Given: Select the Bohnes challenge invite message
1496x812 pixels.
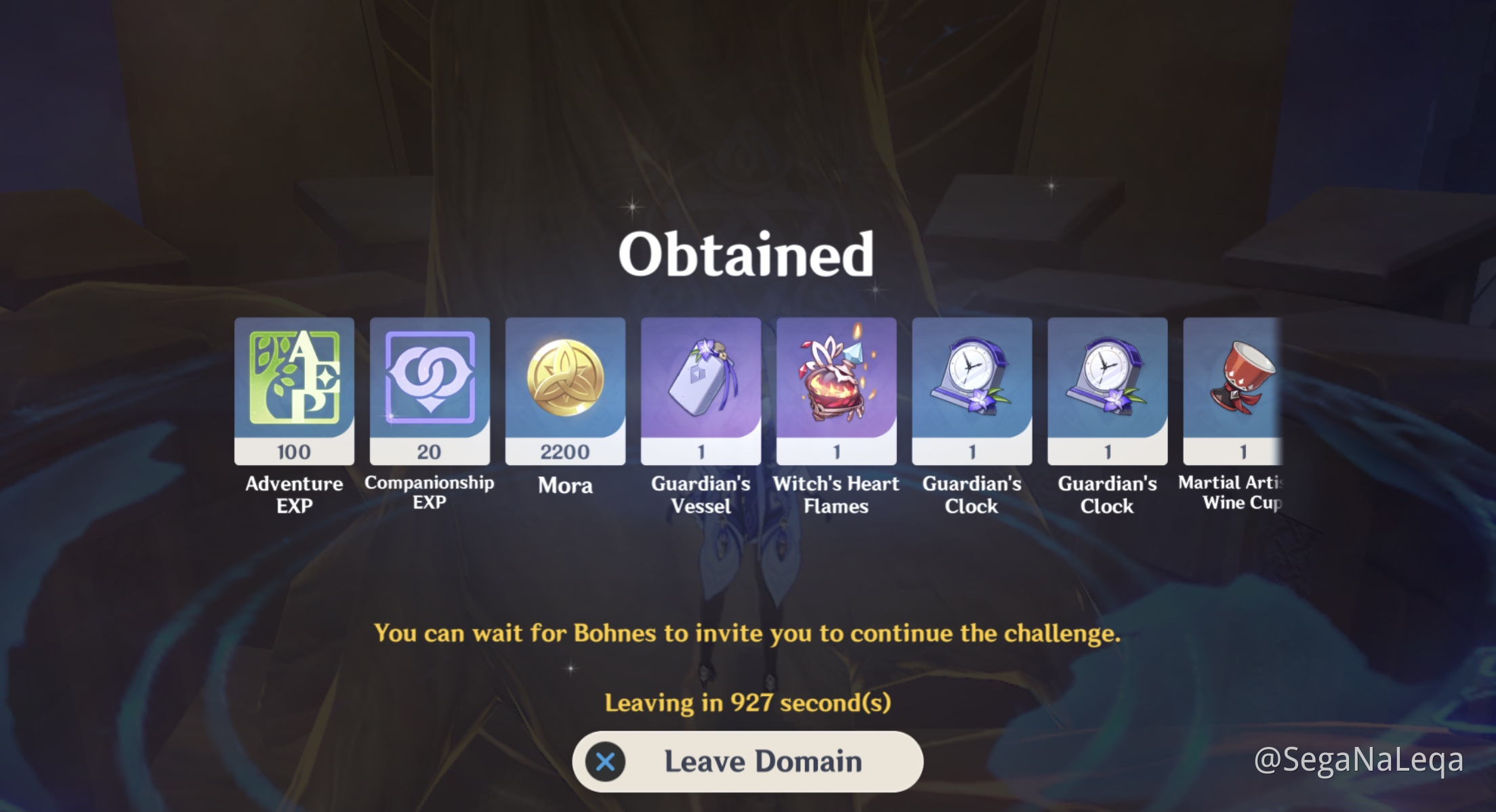Looking at the screenshot, I should [x=747, y=634].
